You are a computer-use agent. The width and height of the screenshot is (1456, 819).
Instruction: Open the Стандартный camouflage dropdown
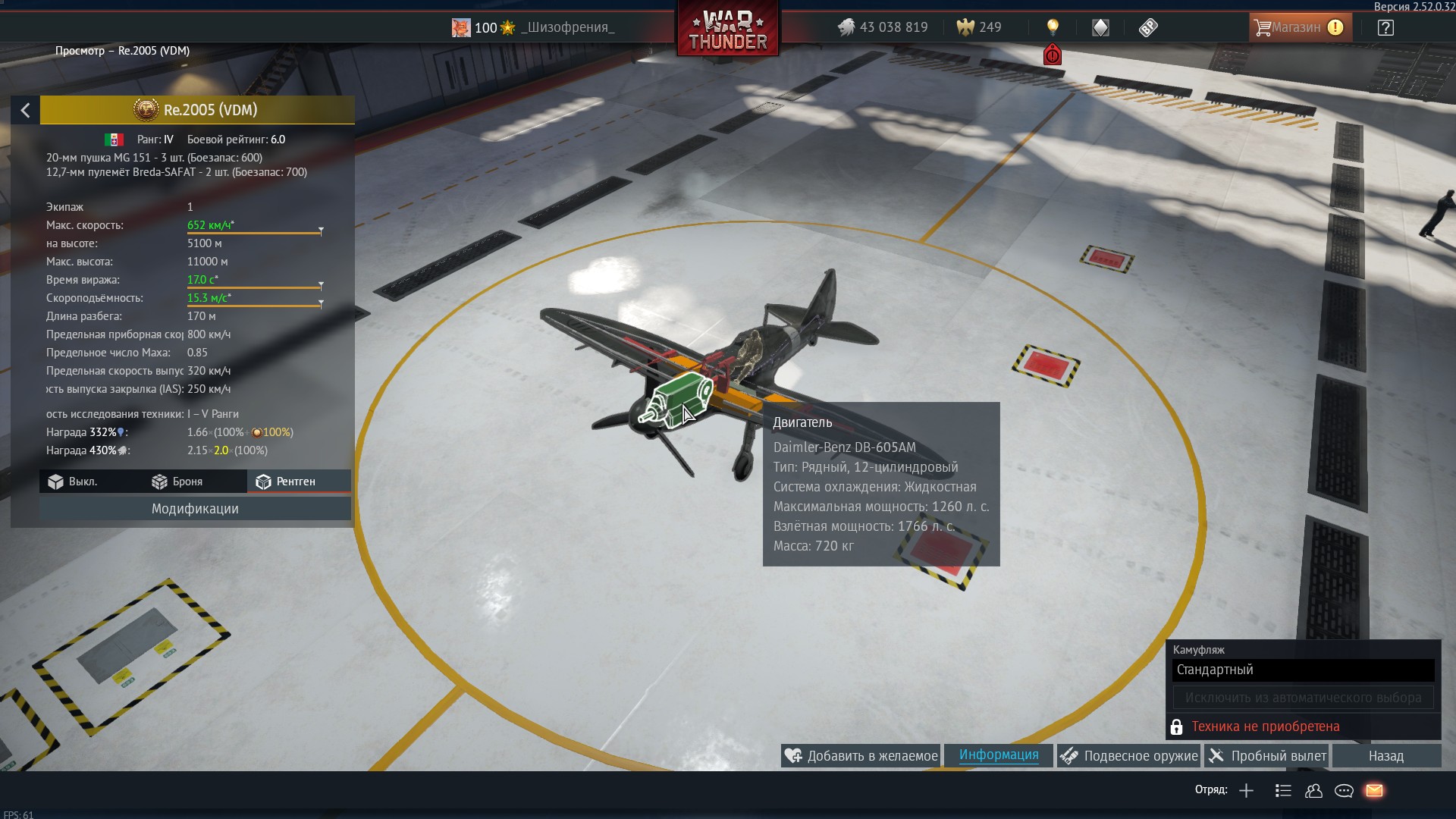1303,670
